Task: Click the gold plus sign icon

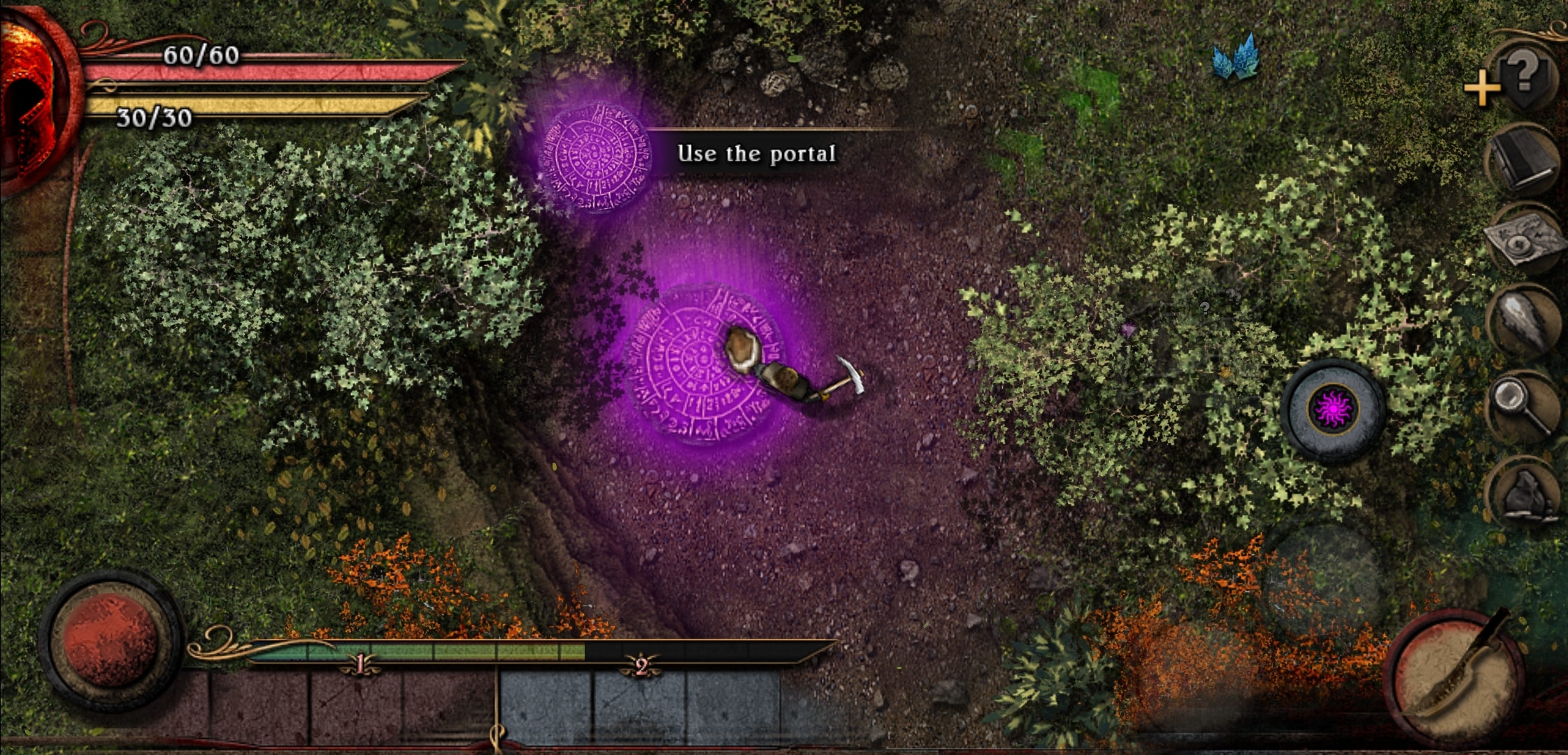Action: pyautogui.click(x=1481, y=89)
